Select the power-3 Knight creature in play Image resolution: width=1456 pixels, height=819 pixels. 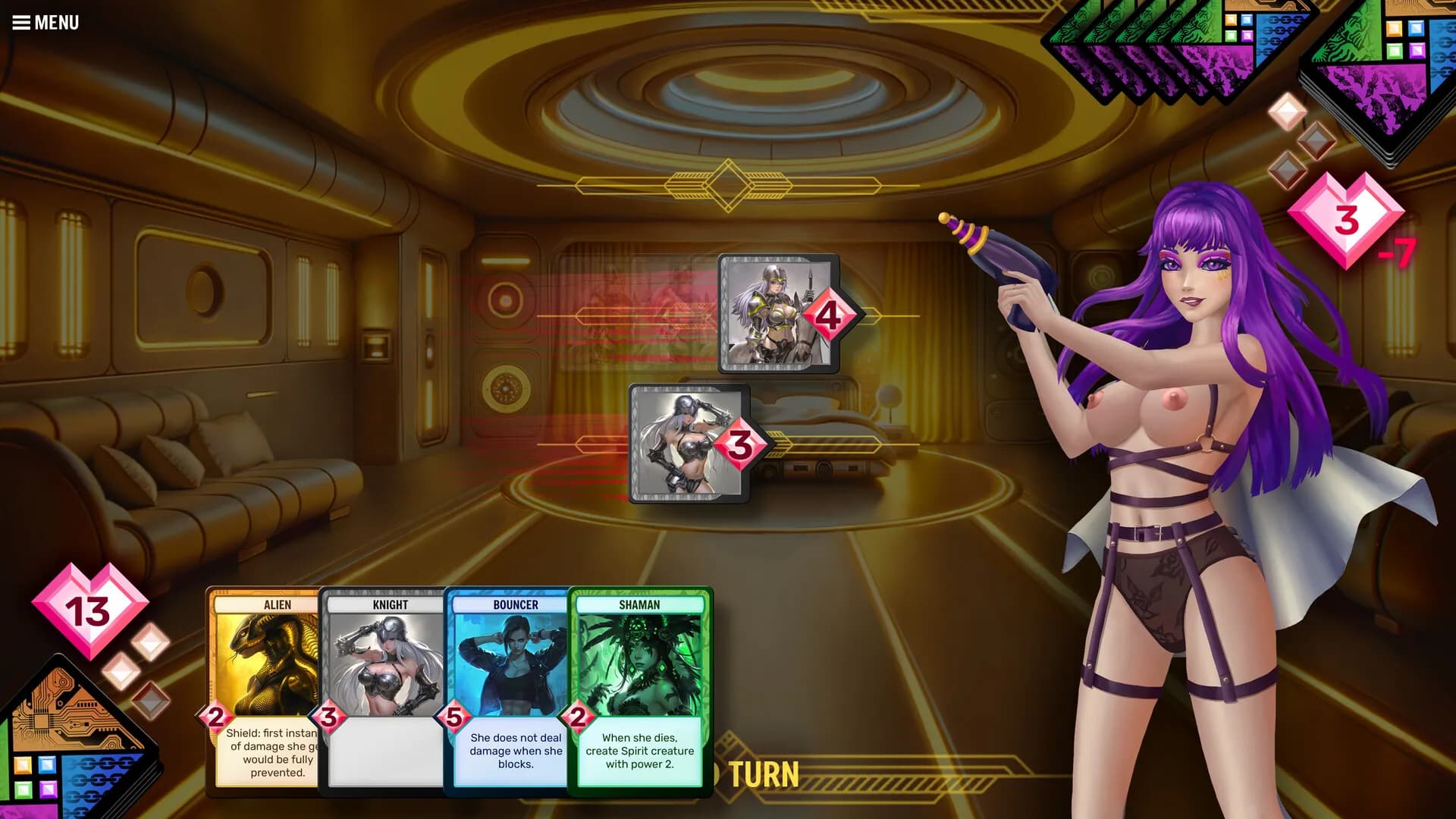(x=686, y=444)
